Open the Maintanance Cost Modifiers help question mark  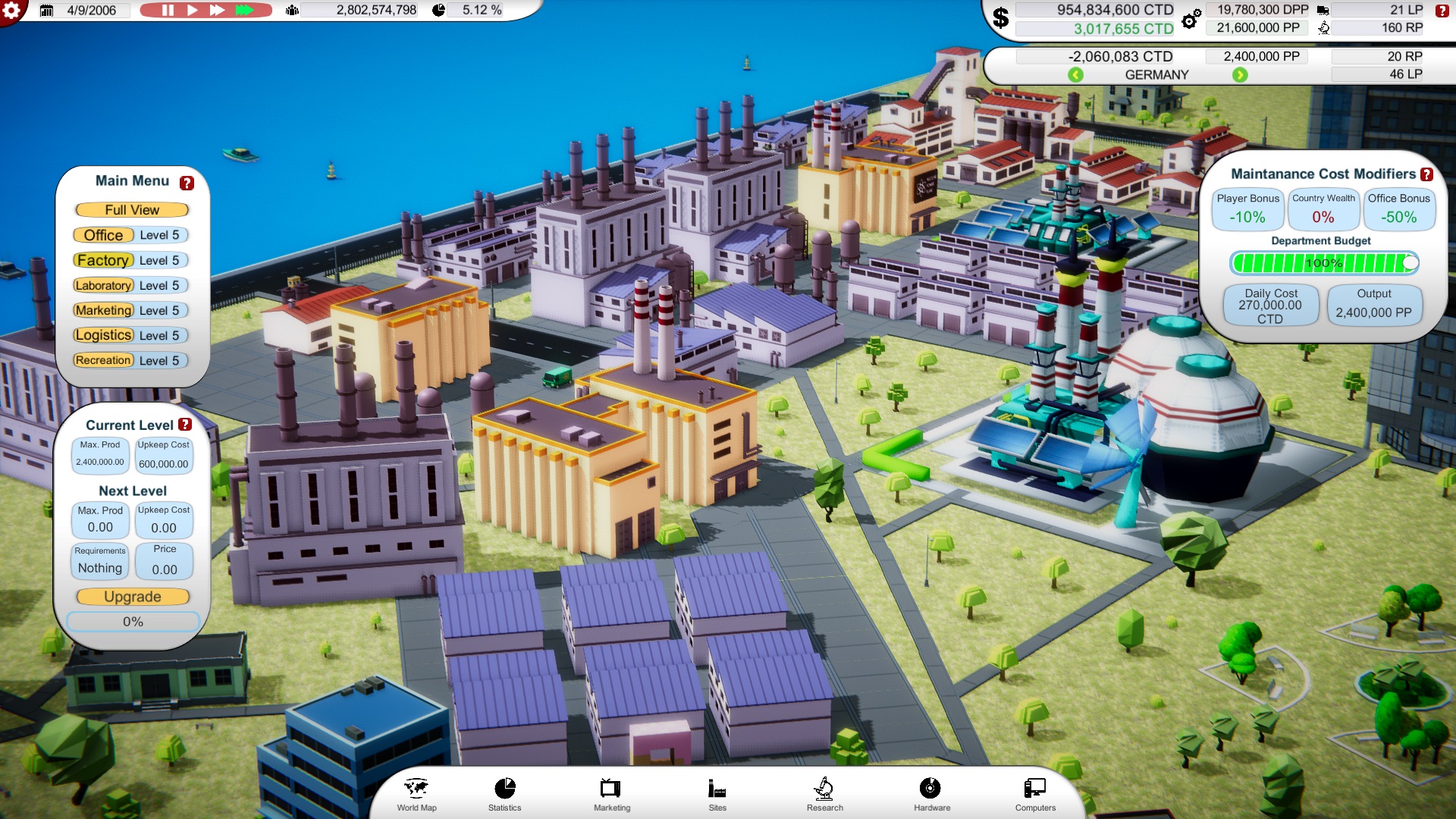(x=1426, y=174)
